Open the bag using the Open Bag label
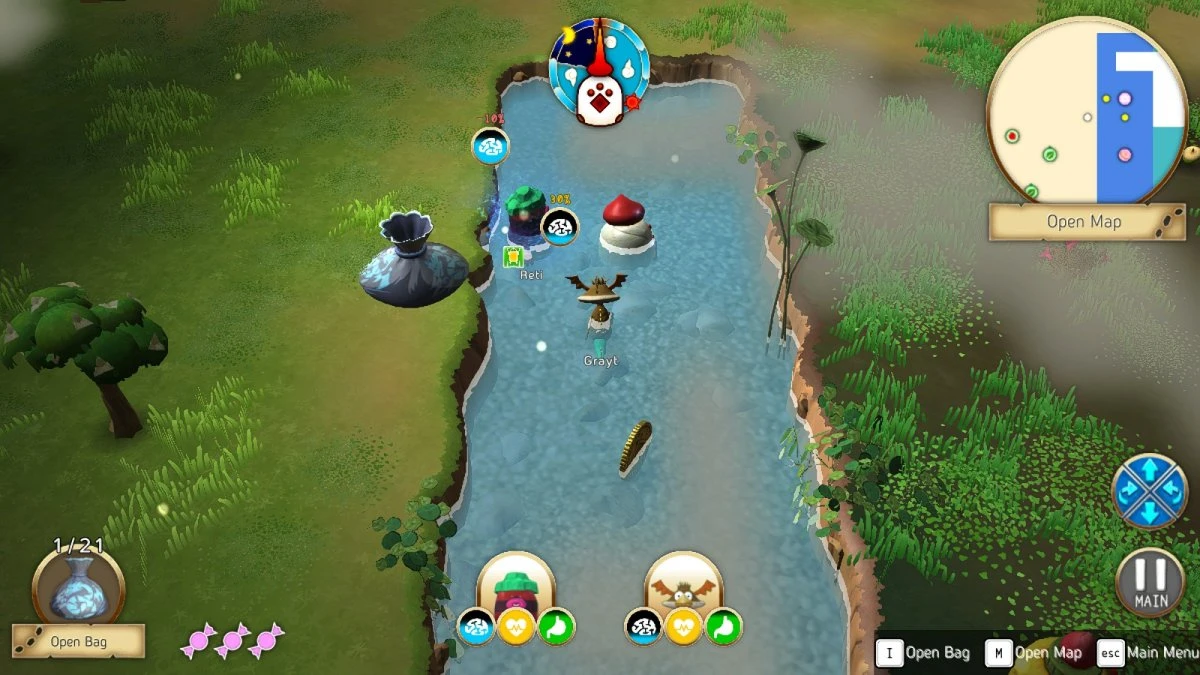The image size is (1200, 675). [78, 641]
